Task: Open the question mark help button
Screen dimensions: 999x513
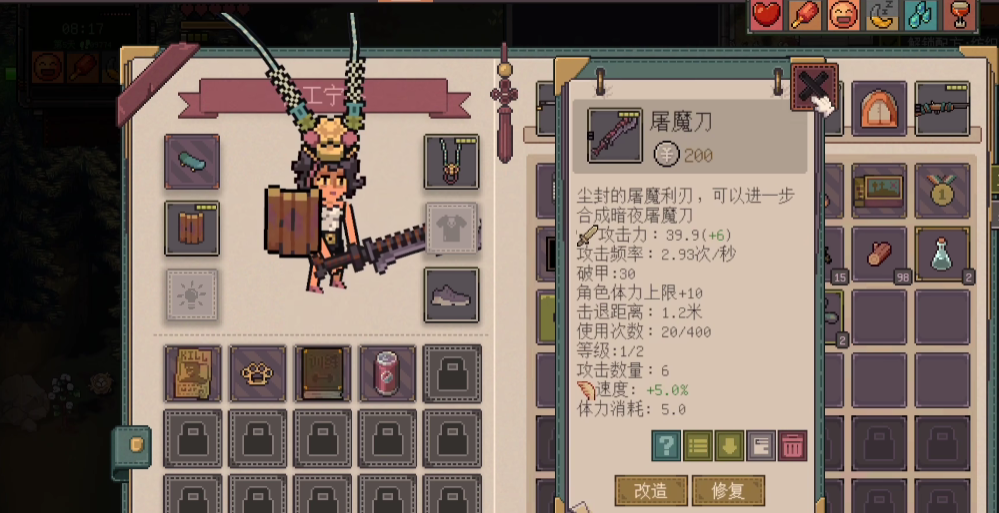Action: click(x=665, y=446)
